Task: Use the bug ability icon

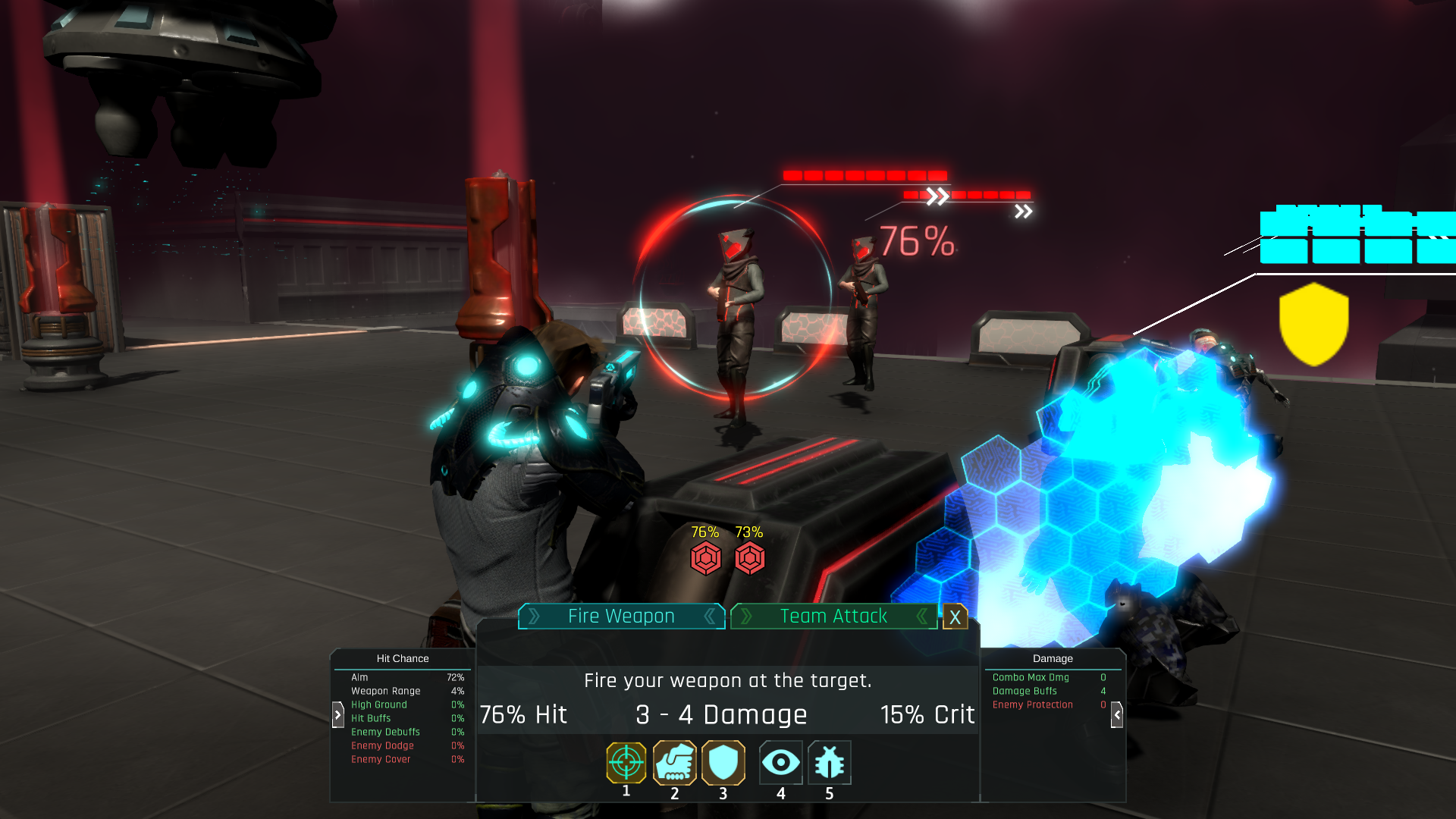Action: click(x=829, y=763)
